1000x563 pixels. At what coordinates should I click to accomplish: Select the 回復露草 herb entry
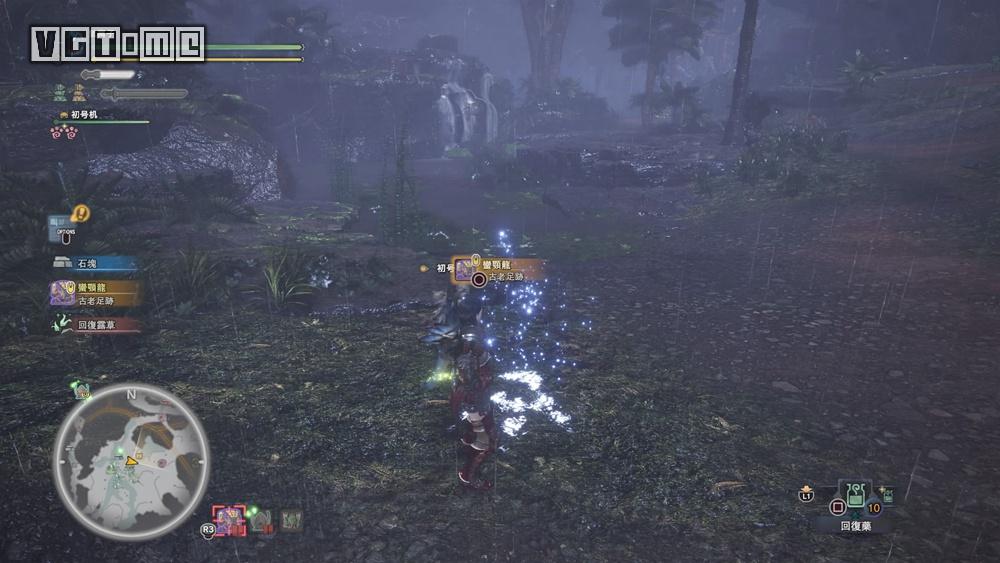tap(94, 325)
